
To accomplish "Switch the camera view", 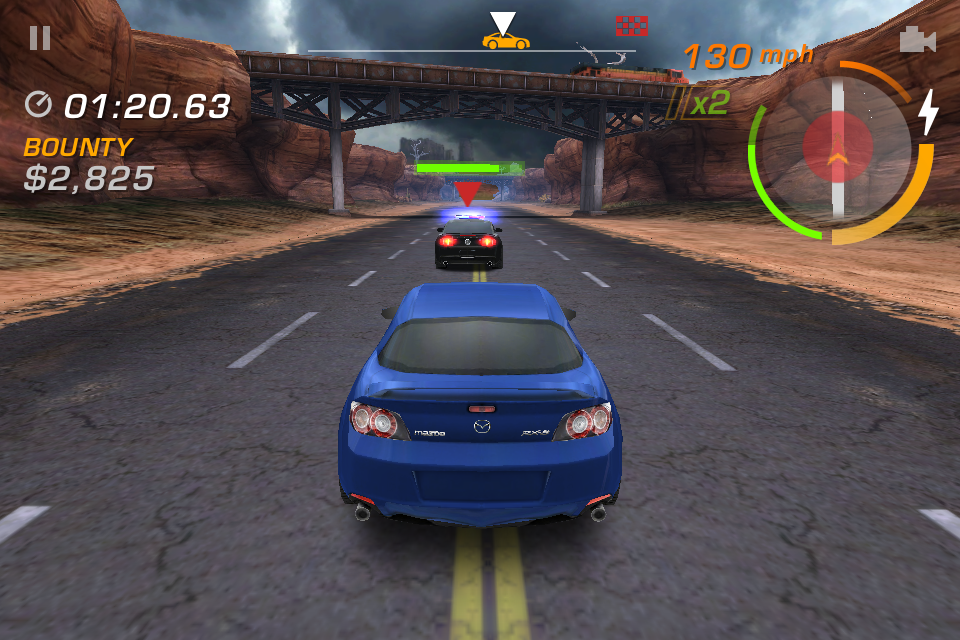I will (917, 39).
